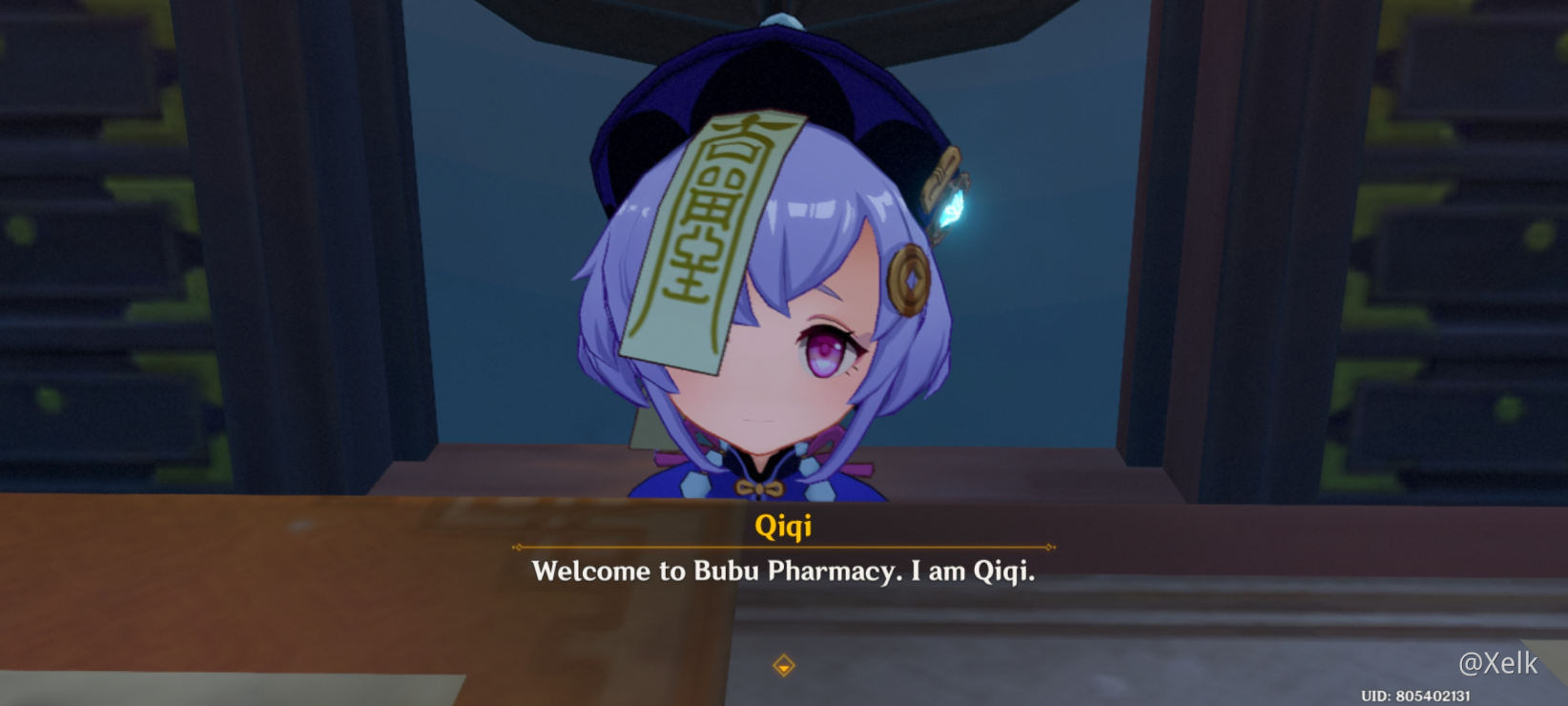Click the dialogue text to advance conversation
This screenshot has height=706, width=1568.
click(x=784, y=571)
